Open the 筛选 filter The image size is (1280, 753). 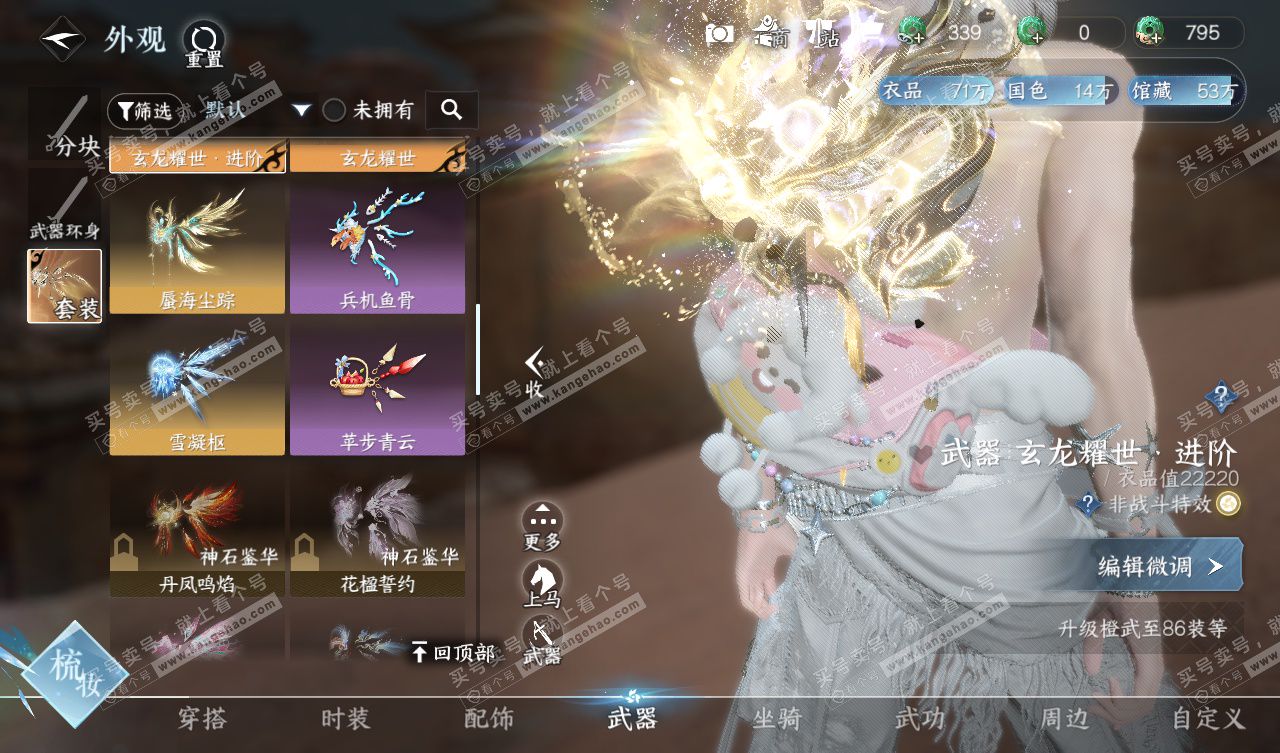(141, 110)
